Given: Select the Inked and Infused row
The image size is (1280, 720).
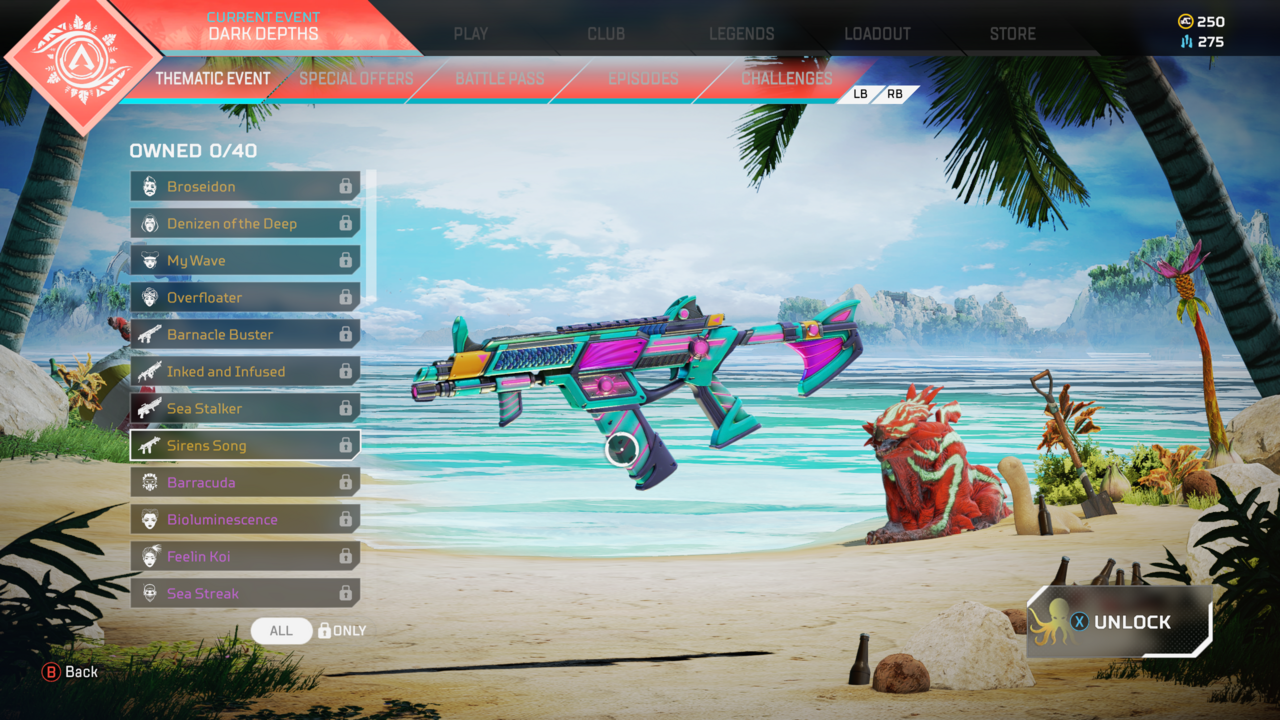Looking at the screenshot, I should coord(245,372).
